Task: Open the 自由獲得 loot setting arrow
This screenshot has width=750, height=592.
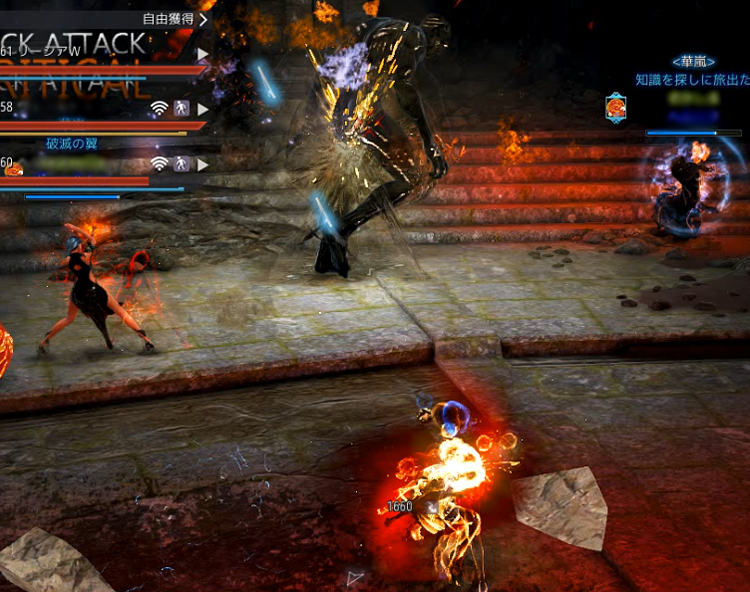Action: pos(203,18)
